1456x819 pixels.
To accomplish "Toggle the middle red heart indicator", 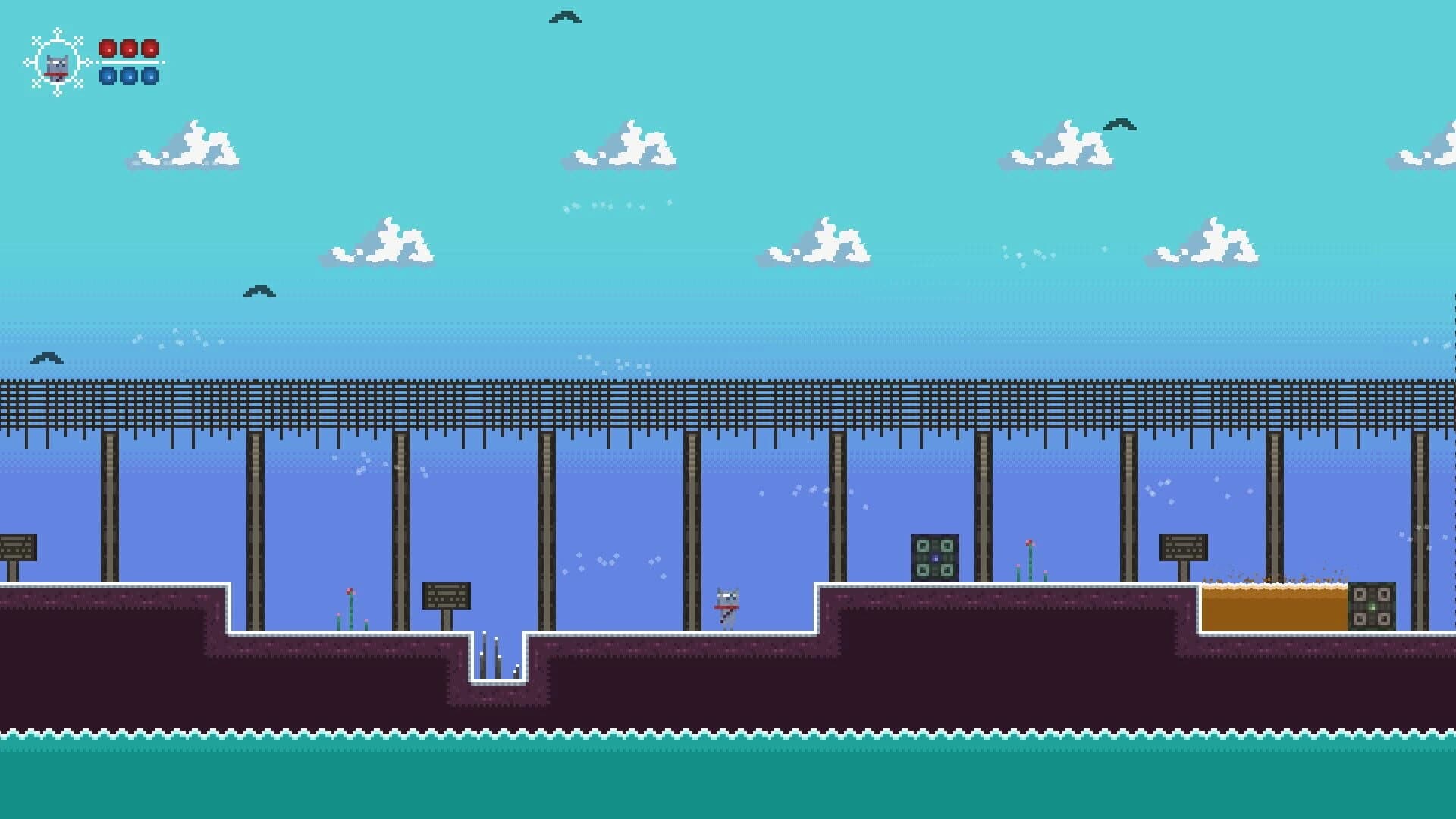I will pyautogui.click(x=128, y=50).
